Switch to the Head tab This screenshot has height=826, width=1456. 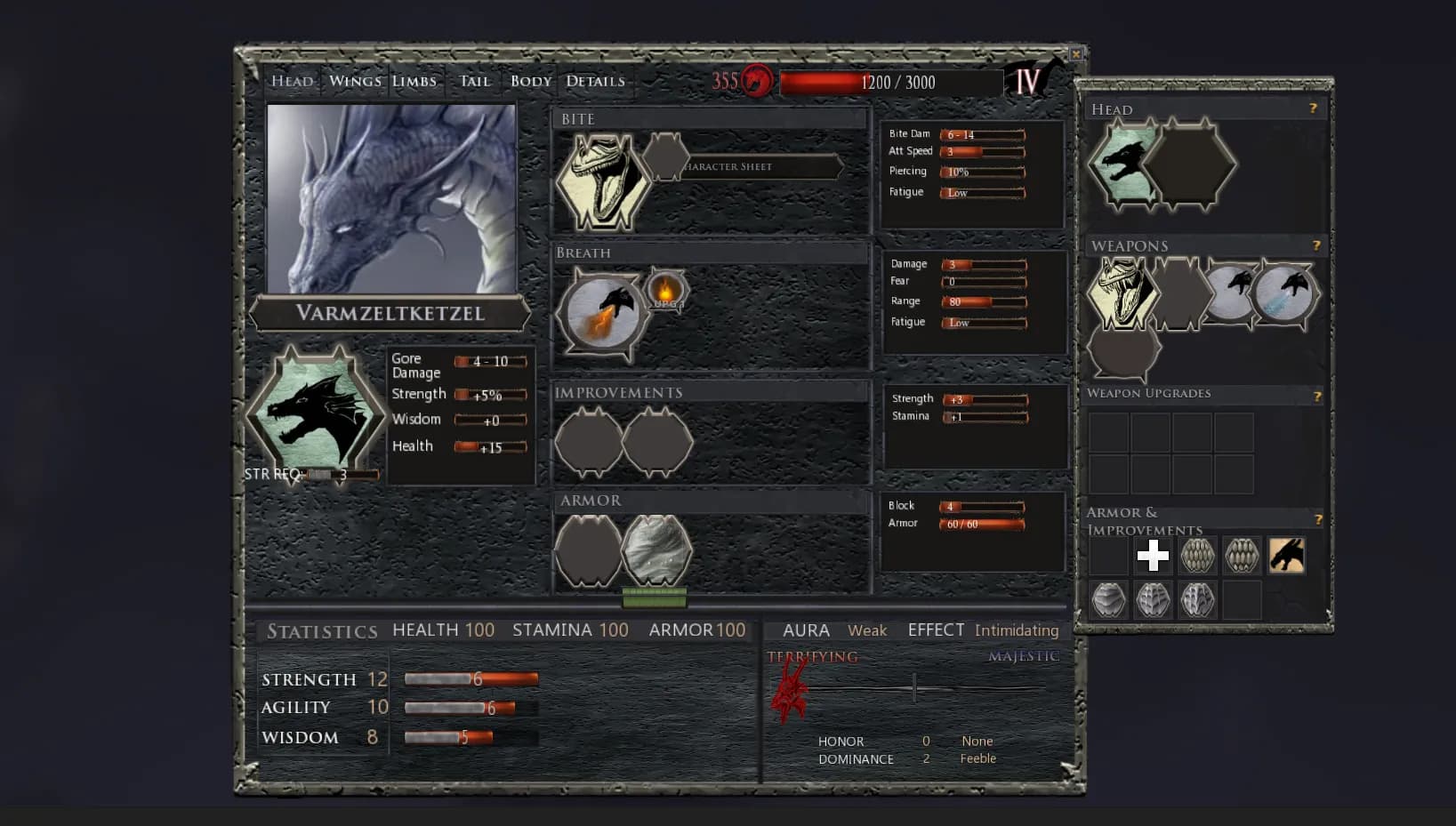click(292, 81)
